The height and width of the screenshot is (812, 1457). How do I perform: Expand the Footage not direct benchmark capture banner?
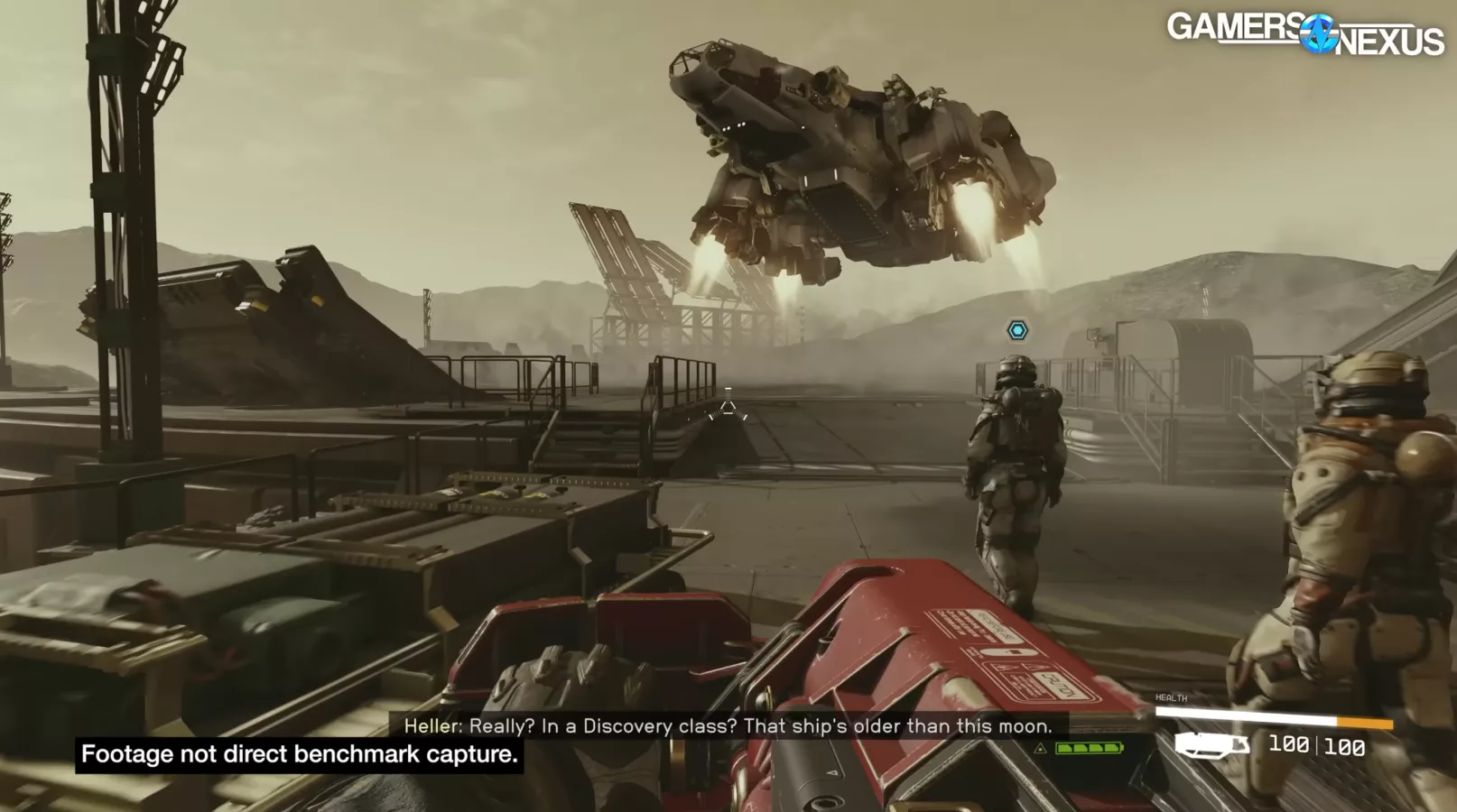(300, 755)
